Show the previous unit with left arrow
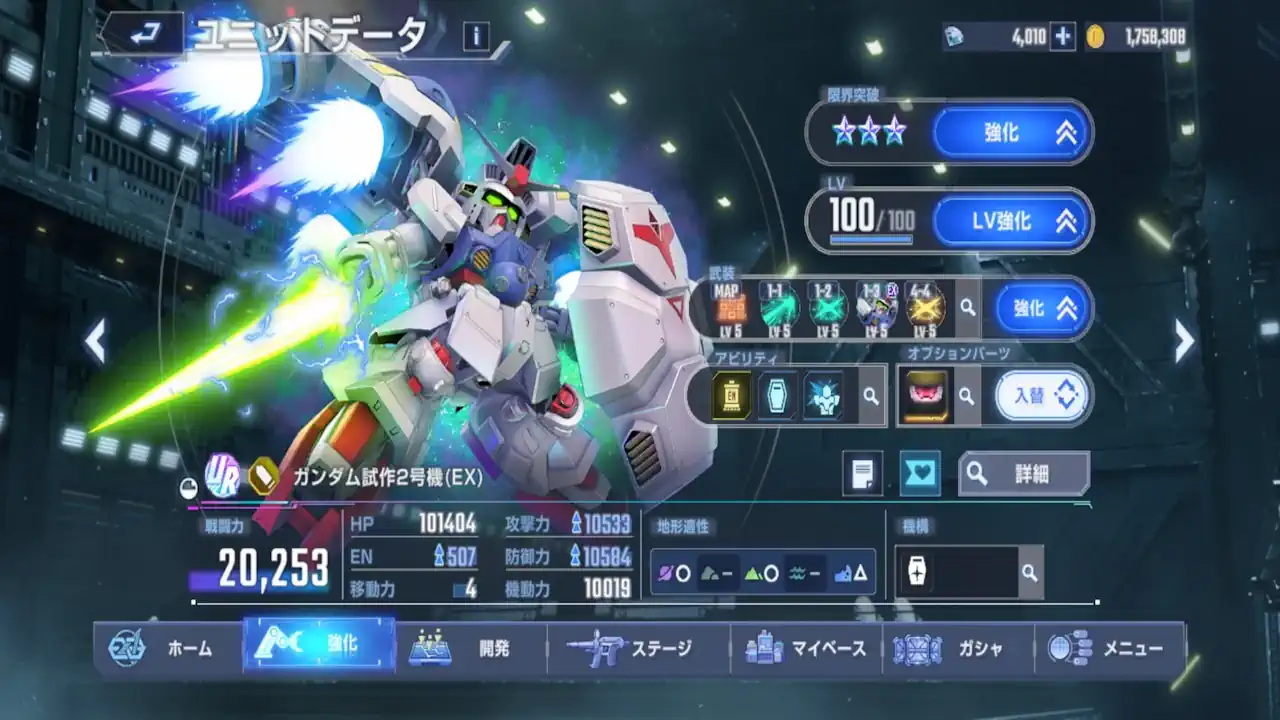The width and height of the screenshot is (1280, 720). [x=96, y=342]
